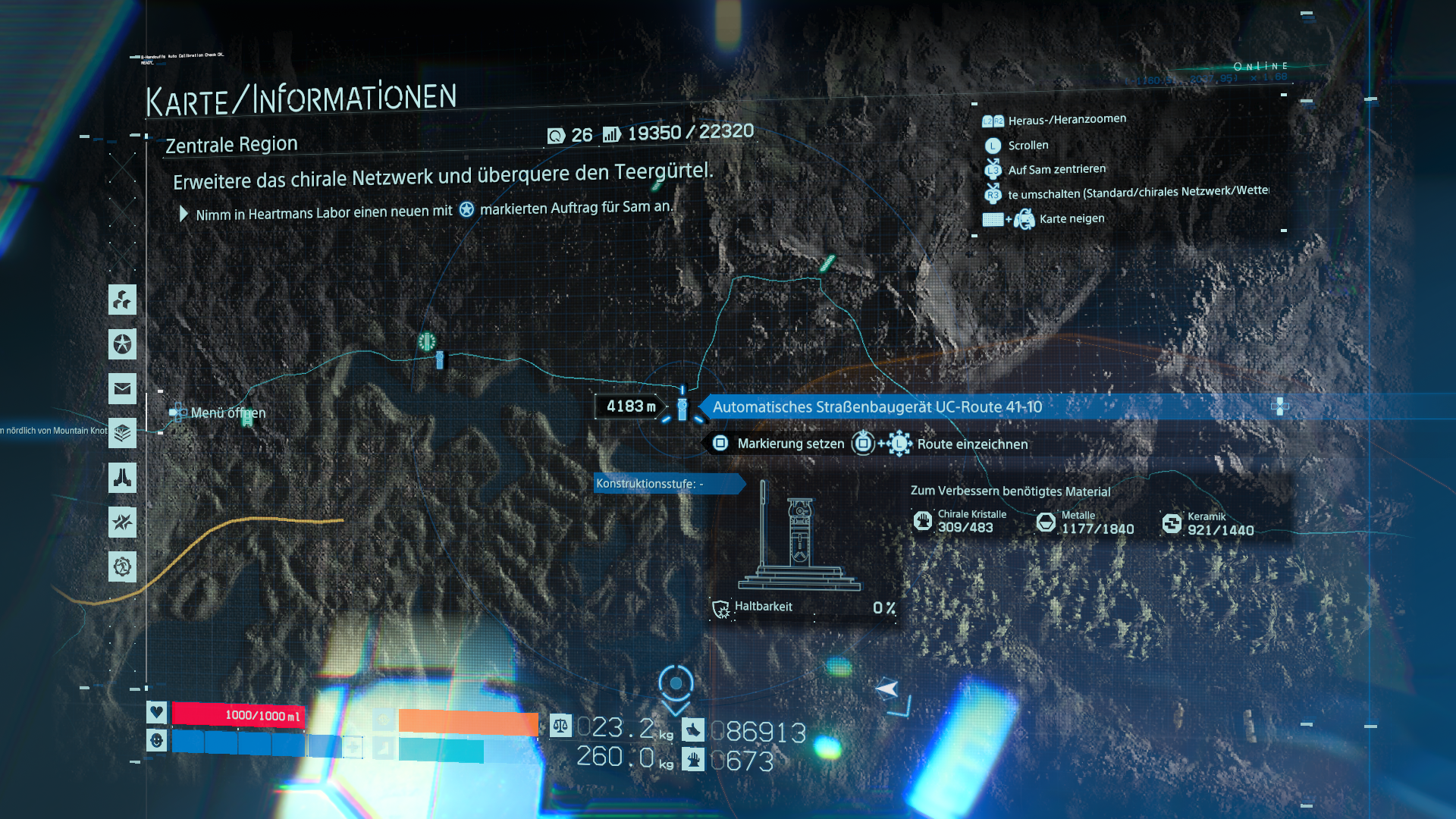The image size is (1456, 819).
Task: Open the running figure gear icon
Action: pyautogui.click(x=122, y=566)
